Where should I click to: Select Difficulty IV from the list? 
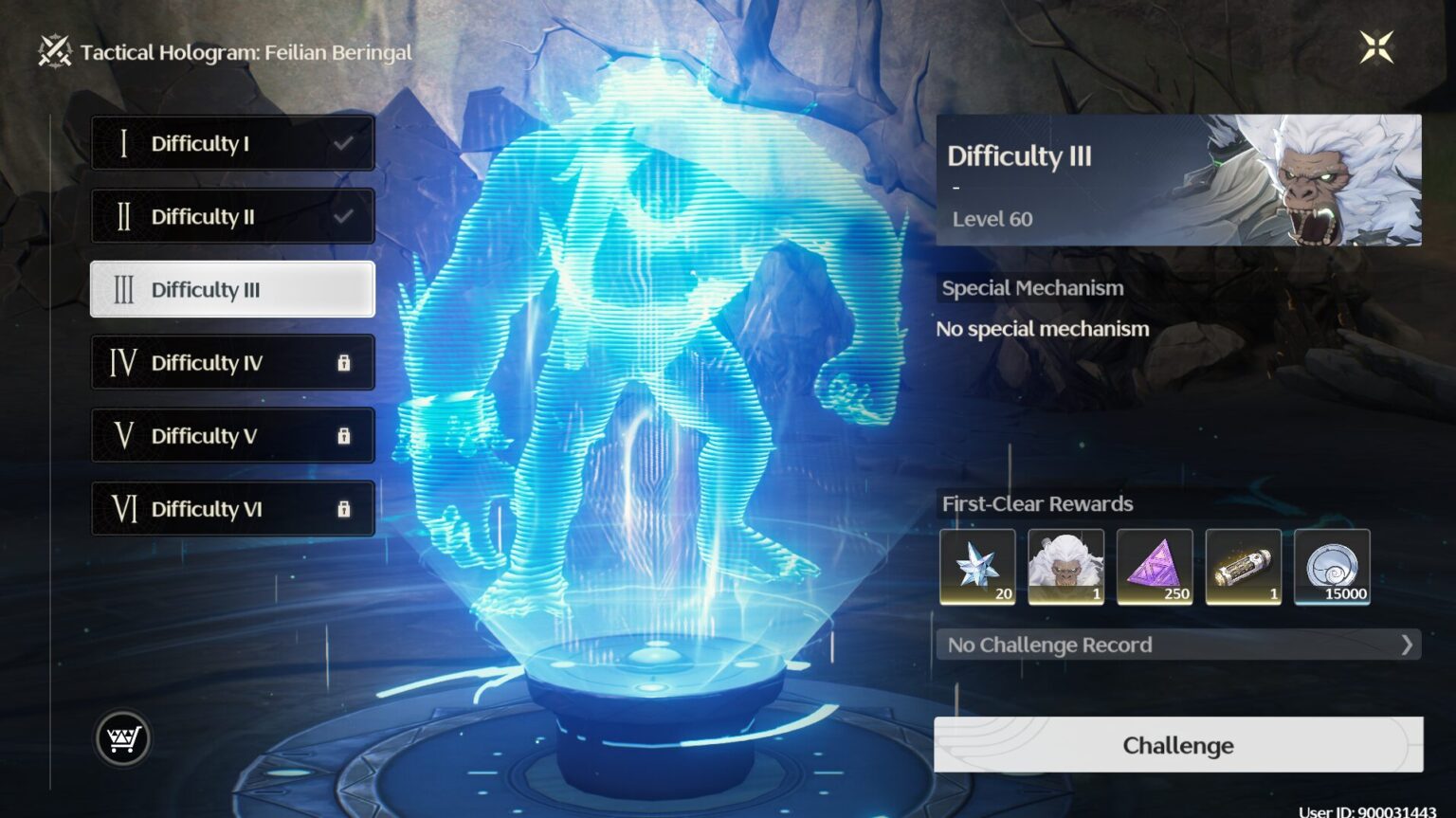pyautogui.click(x=231, y=362)
